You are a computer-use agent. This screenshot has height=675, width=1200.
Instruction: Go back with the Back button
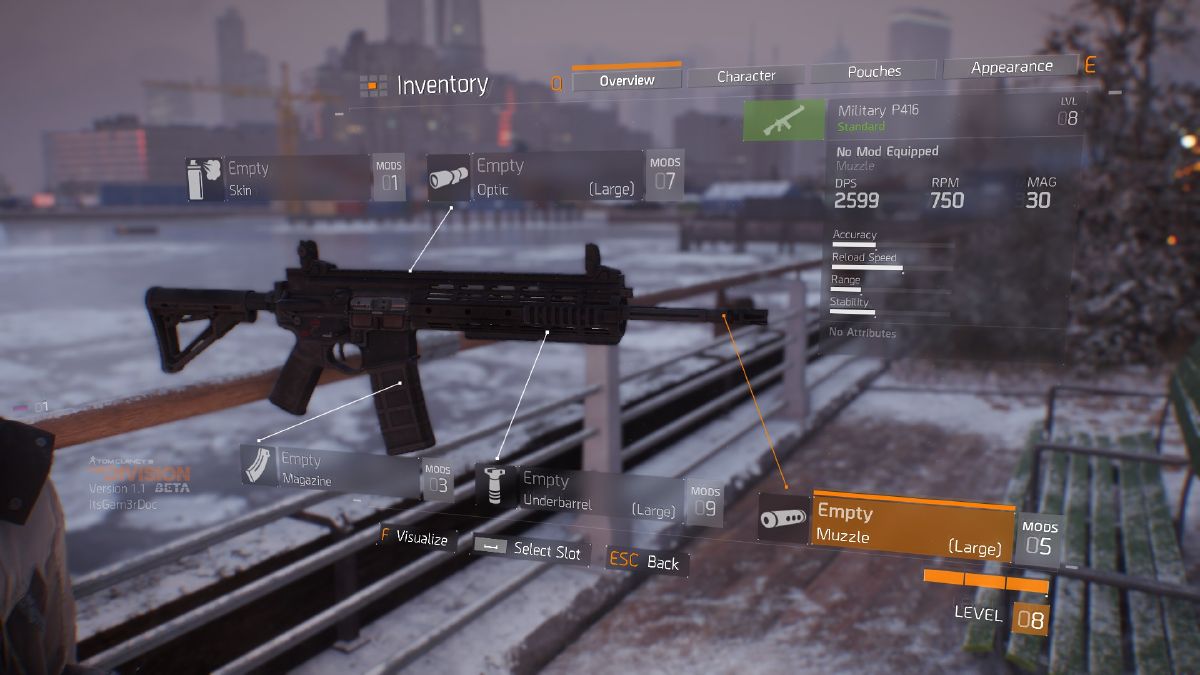tap(647, 562)
